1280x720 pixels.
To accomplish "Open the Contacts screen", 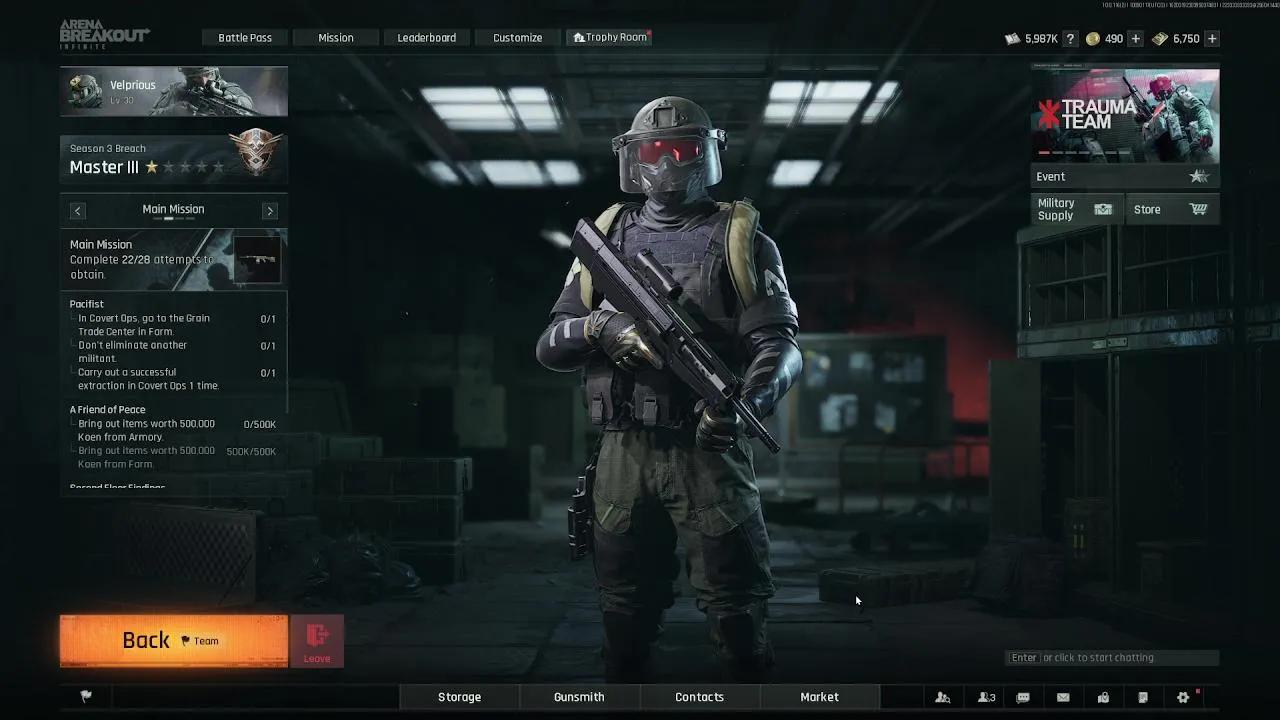I will 700,697.
